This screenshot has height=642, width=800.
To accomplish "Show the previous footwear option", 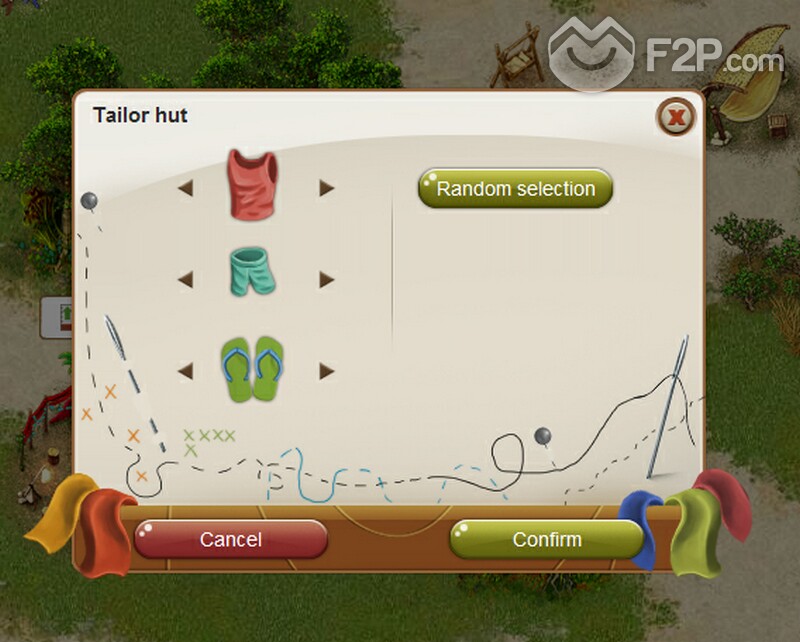I will pyautogui.click(x=186, y=371).
